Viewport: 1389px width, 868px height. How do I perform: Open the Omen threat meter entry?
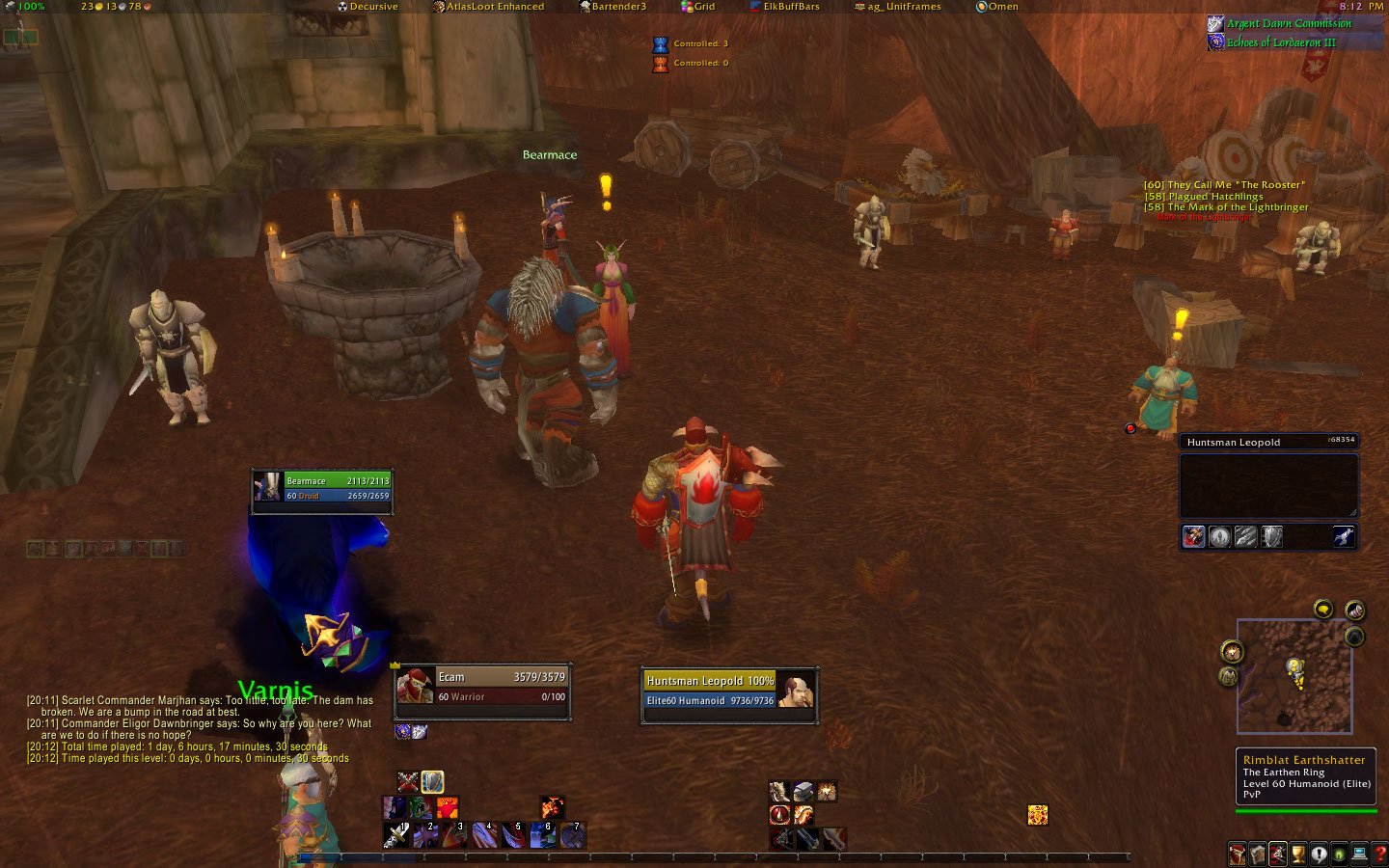point(997,7)
